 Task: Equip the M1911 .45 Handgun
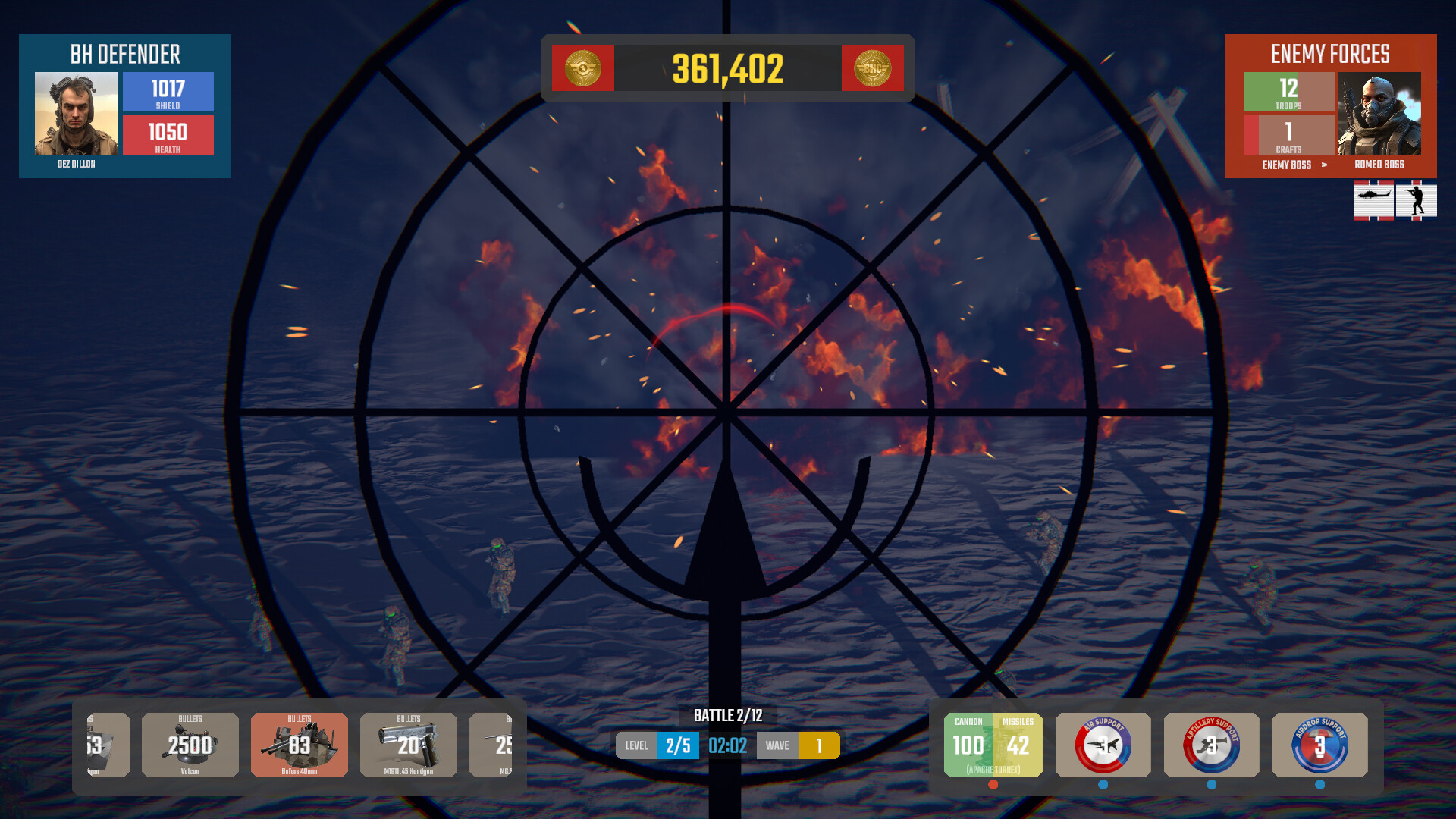click(408, 745)
